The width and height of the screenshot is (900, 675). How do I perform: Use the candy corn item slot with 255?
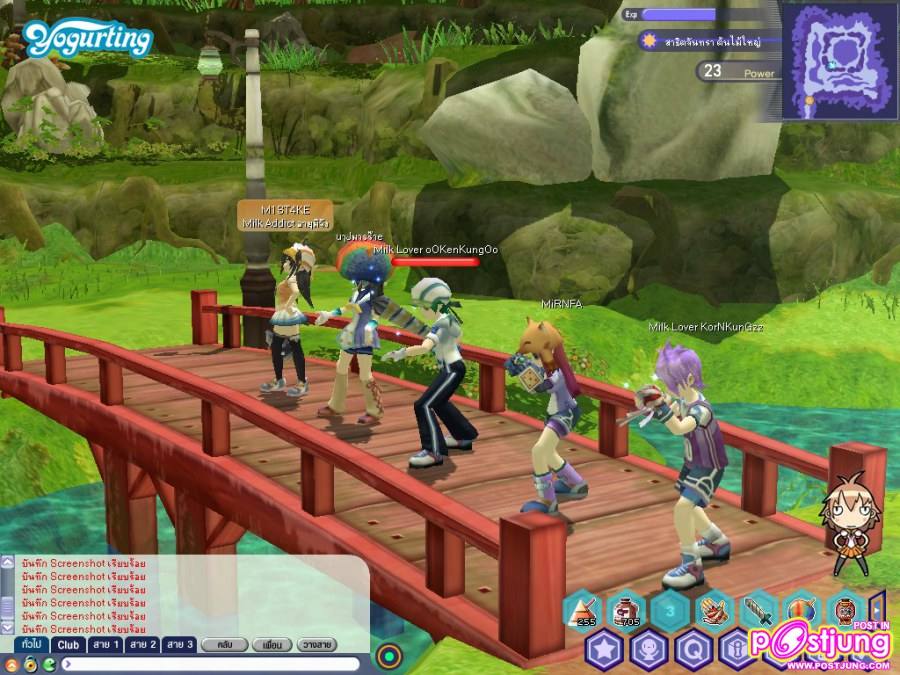[x=583, y=611]
